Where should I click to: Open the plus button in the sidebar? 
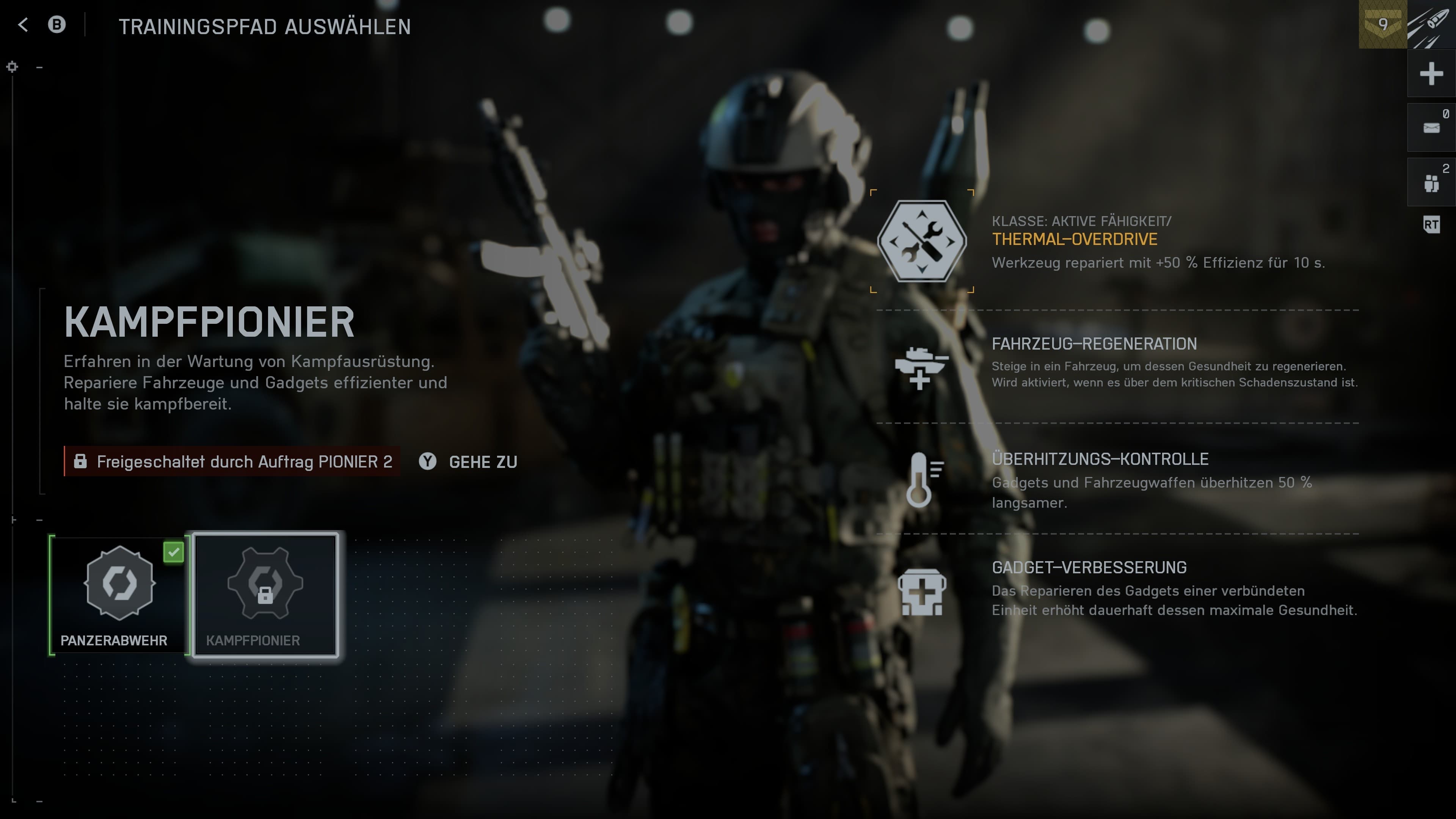pos(1431,74)
